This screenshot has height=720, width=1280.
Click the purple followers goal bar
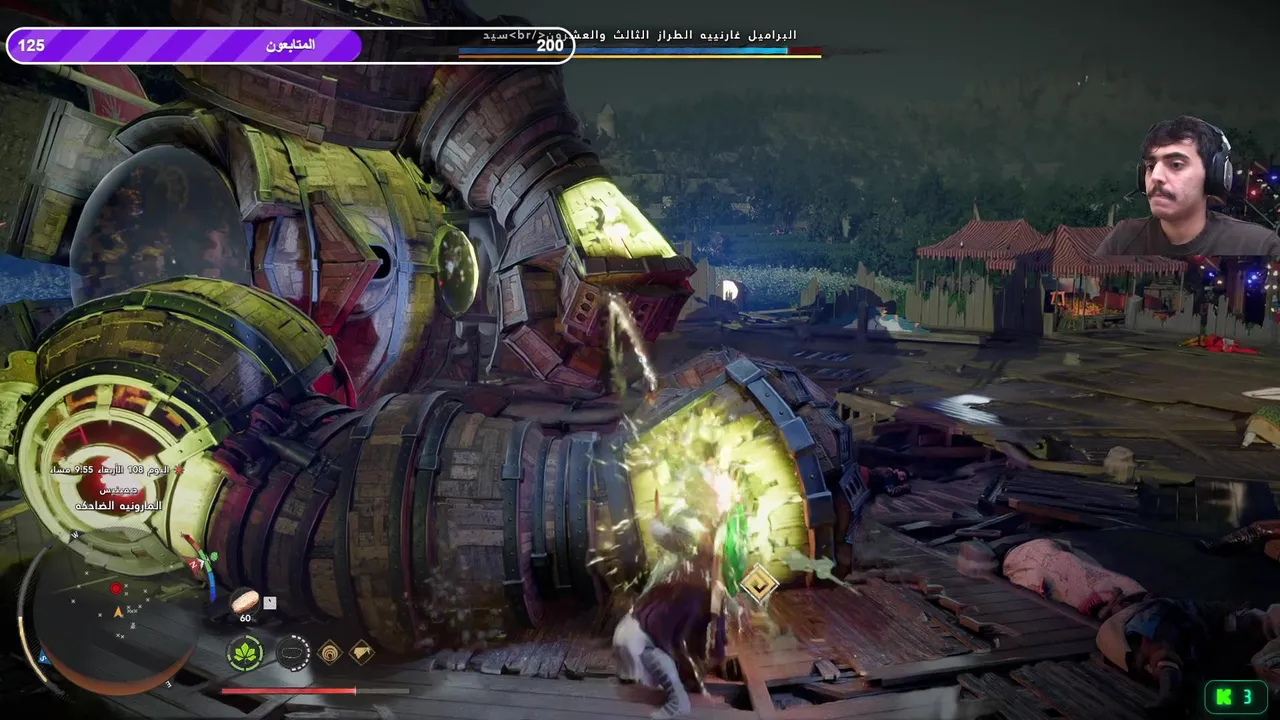tap(185, 45)
